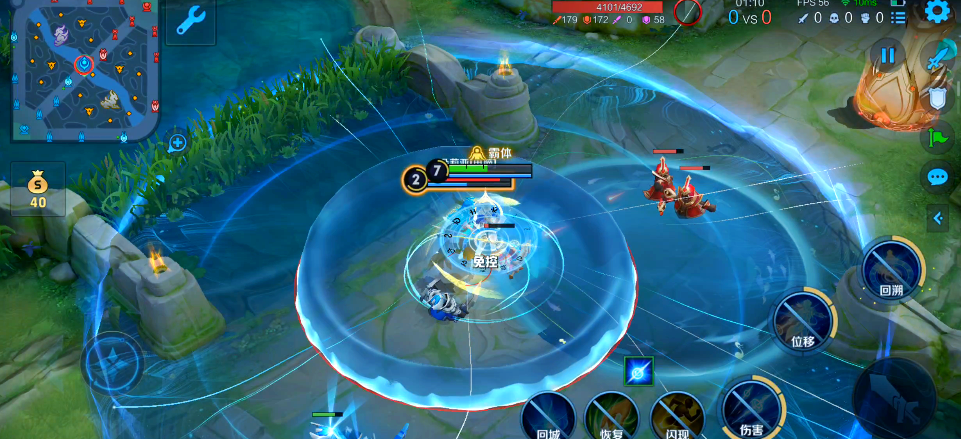The height and width of the screenshot is (439, 961).
Task: Open the chat speech bubble
Action: (x=937, y=177)
